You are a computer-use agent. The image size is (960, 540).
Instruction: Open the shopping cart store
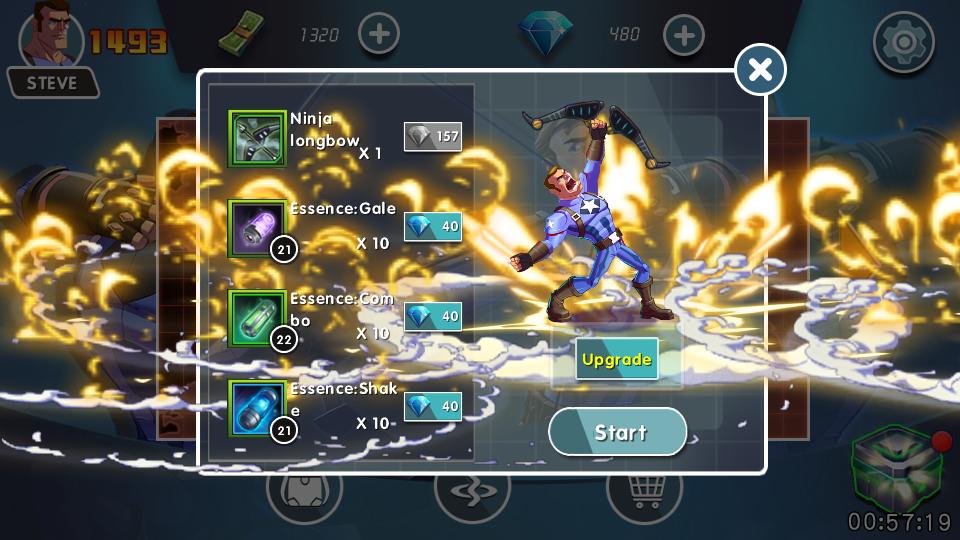pos(644,492)
